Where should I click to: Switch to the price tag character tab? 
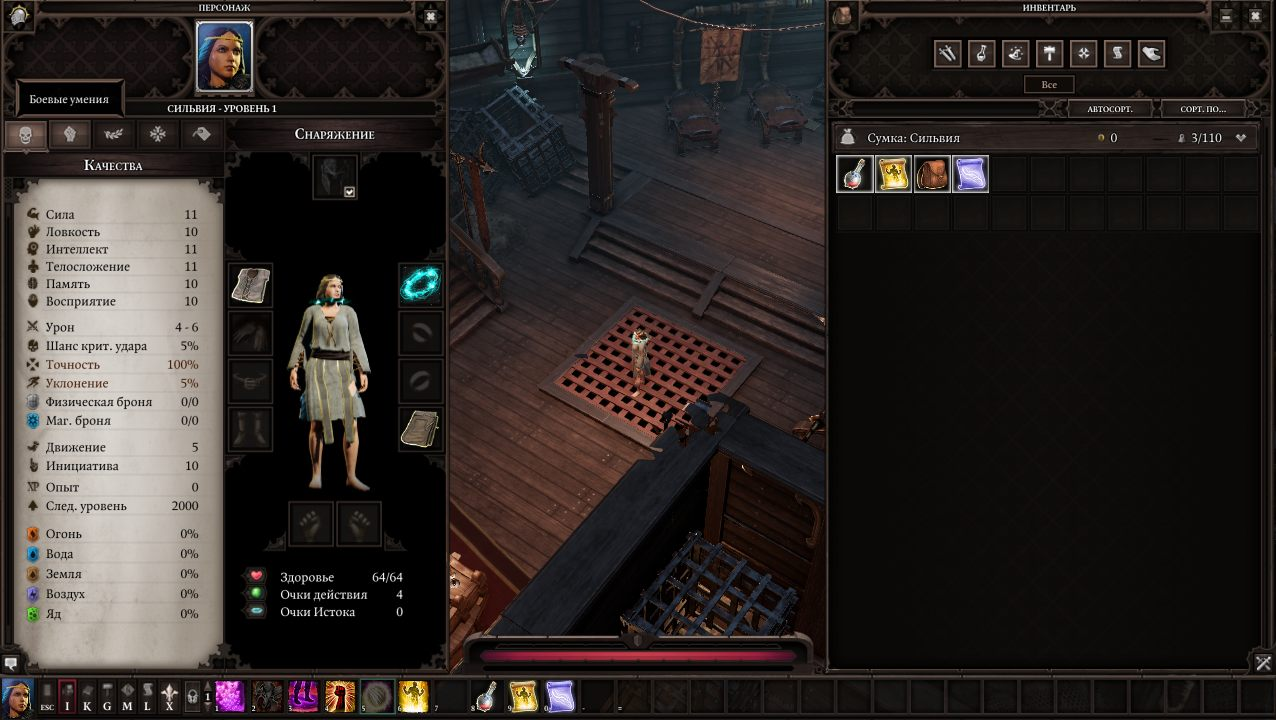pos(202,135)
